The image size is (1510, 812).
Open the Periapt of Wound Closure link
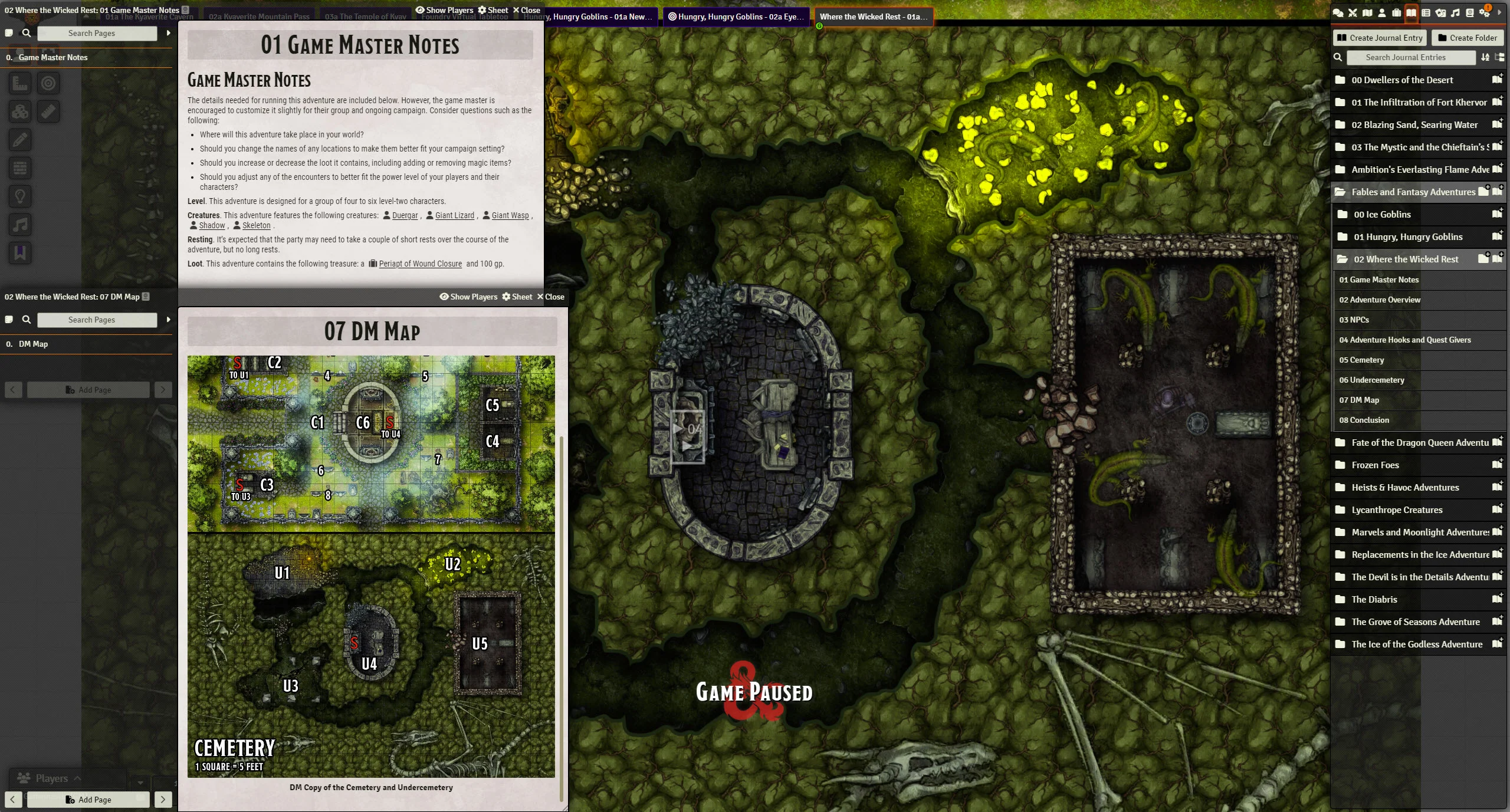[x=420, y=264]
